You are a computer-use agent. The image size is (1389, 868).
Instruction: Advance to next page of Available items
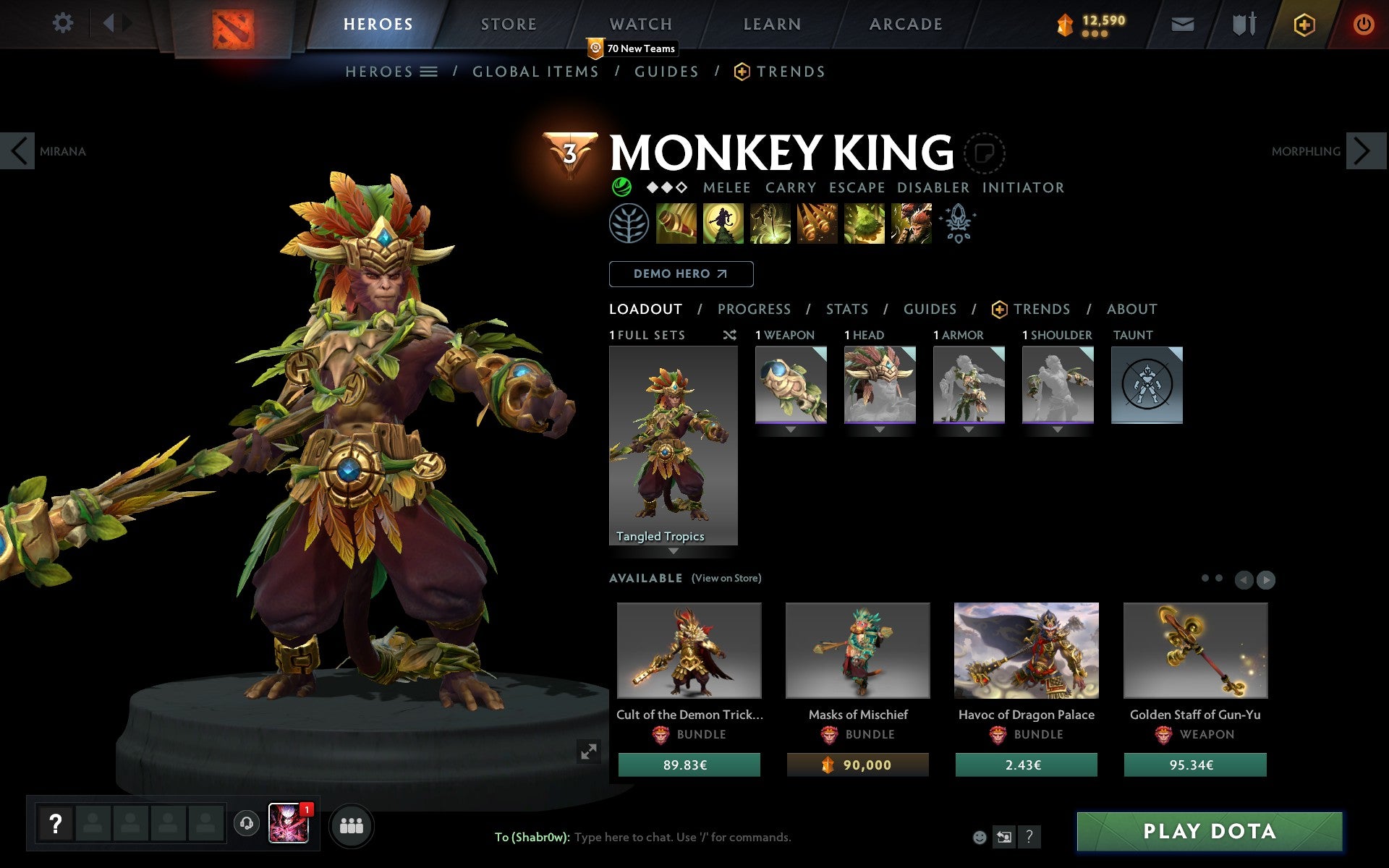[1265, 579]
